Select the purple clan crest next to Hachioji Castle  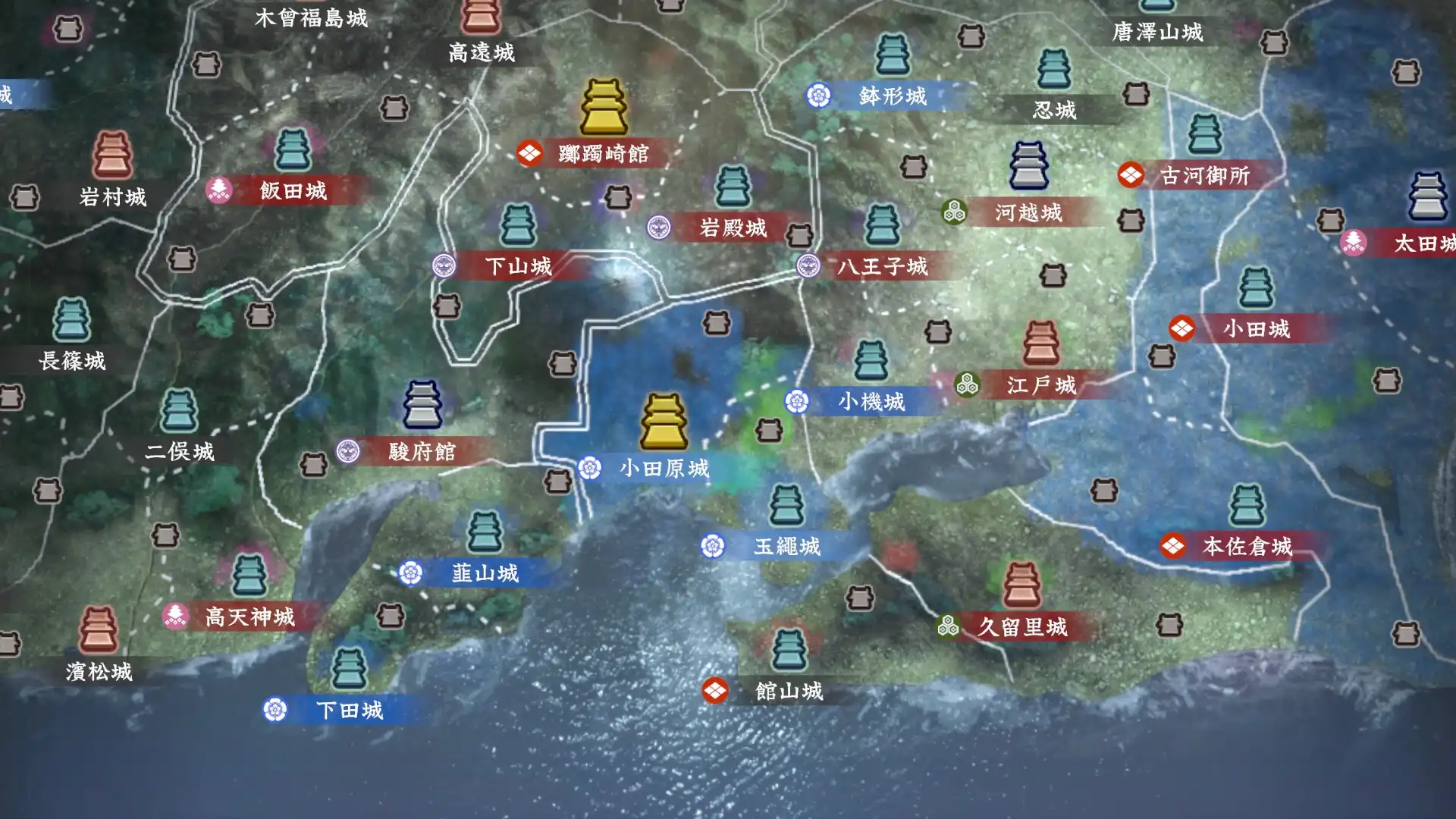pos(810,268)
